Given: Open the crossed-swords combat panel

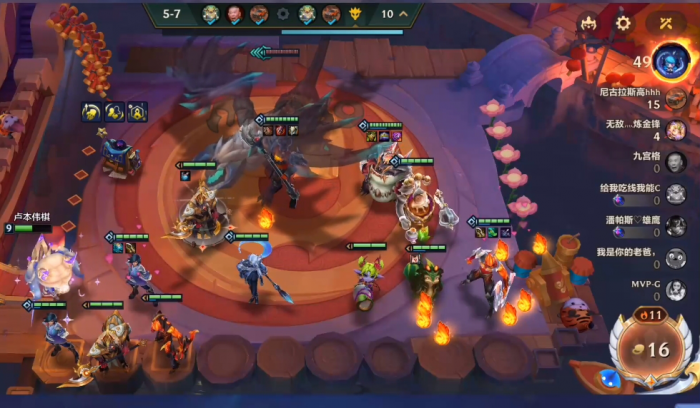Looking at the screenshot, I should [x=665, y=23].
